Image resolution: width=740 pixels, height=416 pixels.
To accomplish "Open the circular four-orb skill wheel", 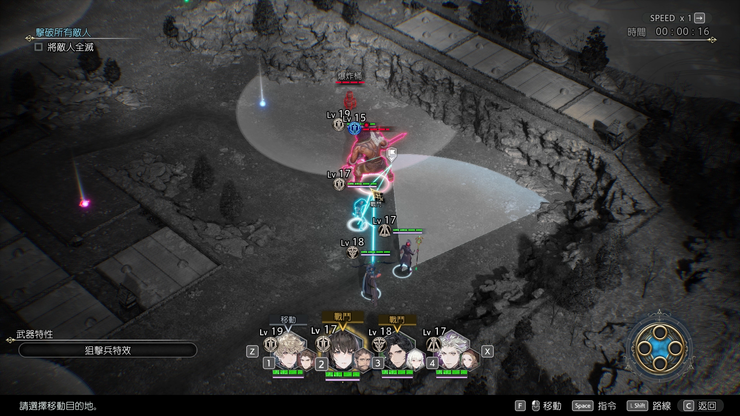I will click(x=661, y=348).
